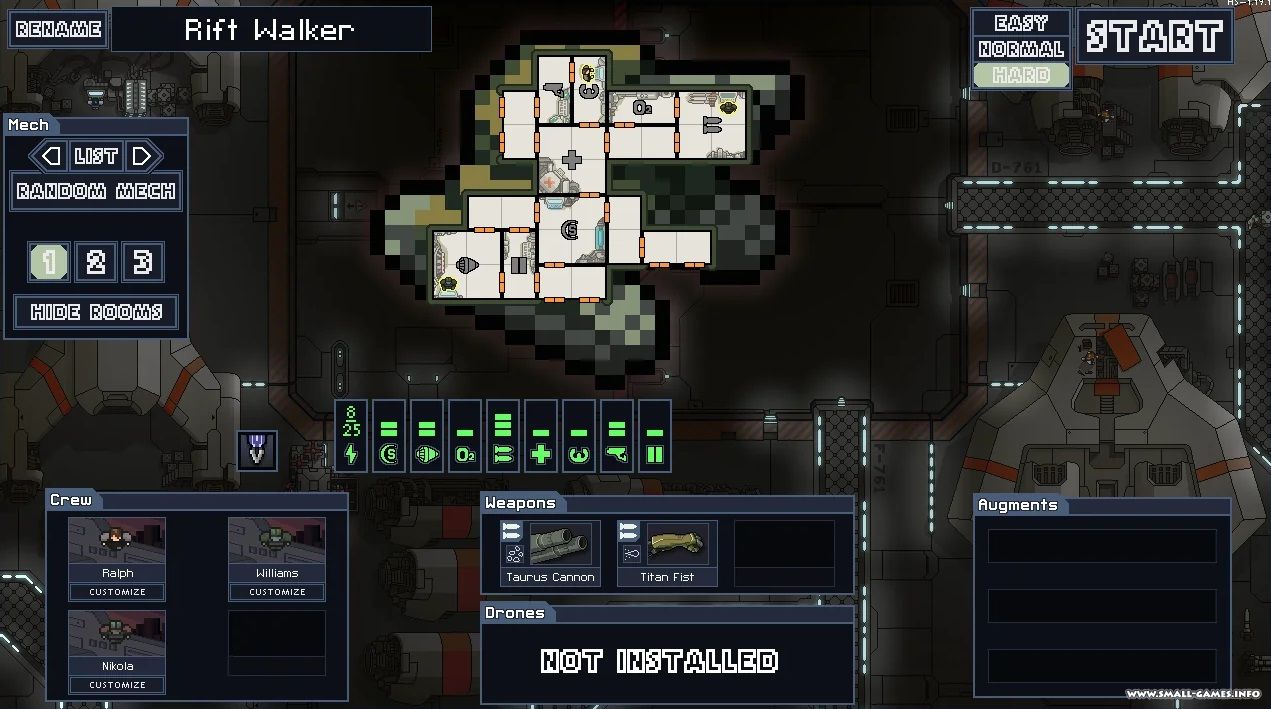Start the game
This screenshot has width=1271, height=709.
(x=1155, y=37)
